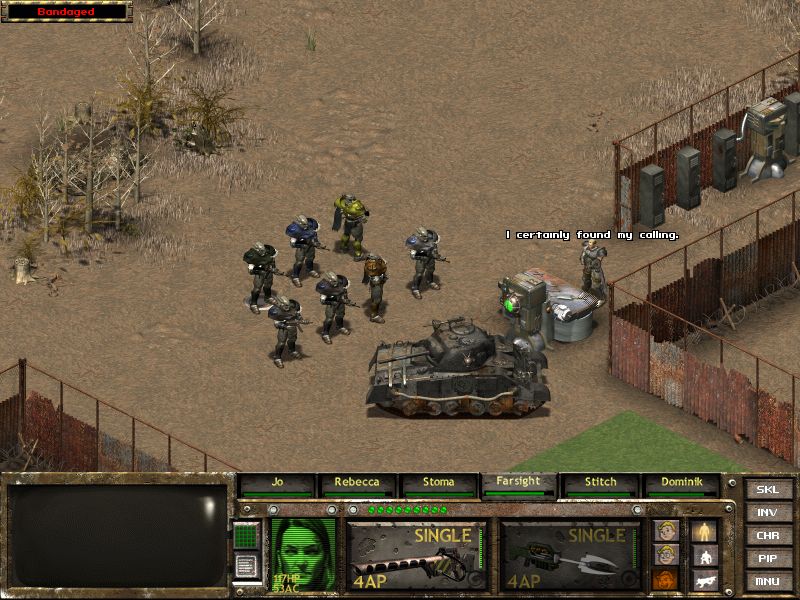
Task: Select the left-hand weapon slot
Action: (x=417, y=555)
